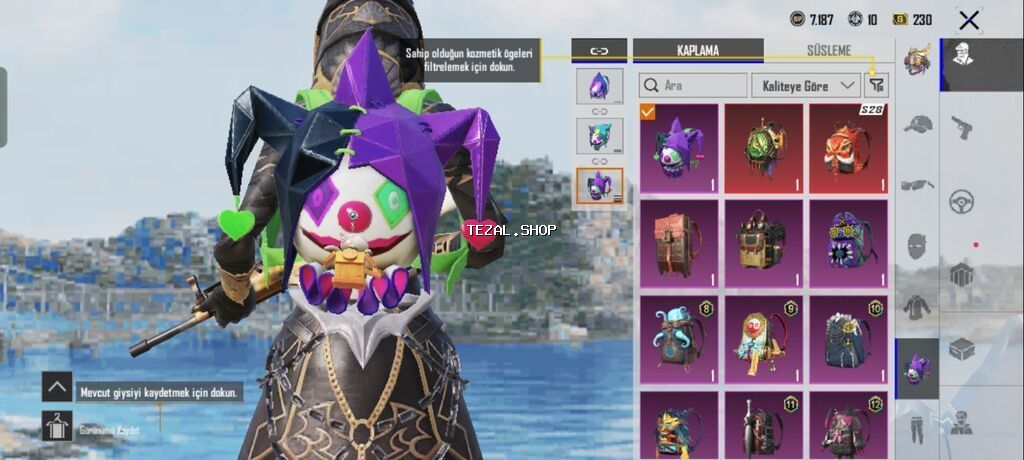Pick the purple toothy monster backpack
This screenshot has width=1024, height=460.
pyautogui.click(x=849, y=243)
